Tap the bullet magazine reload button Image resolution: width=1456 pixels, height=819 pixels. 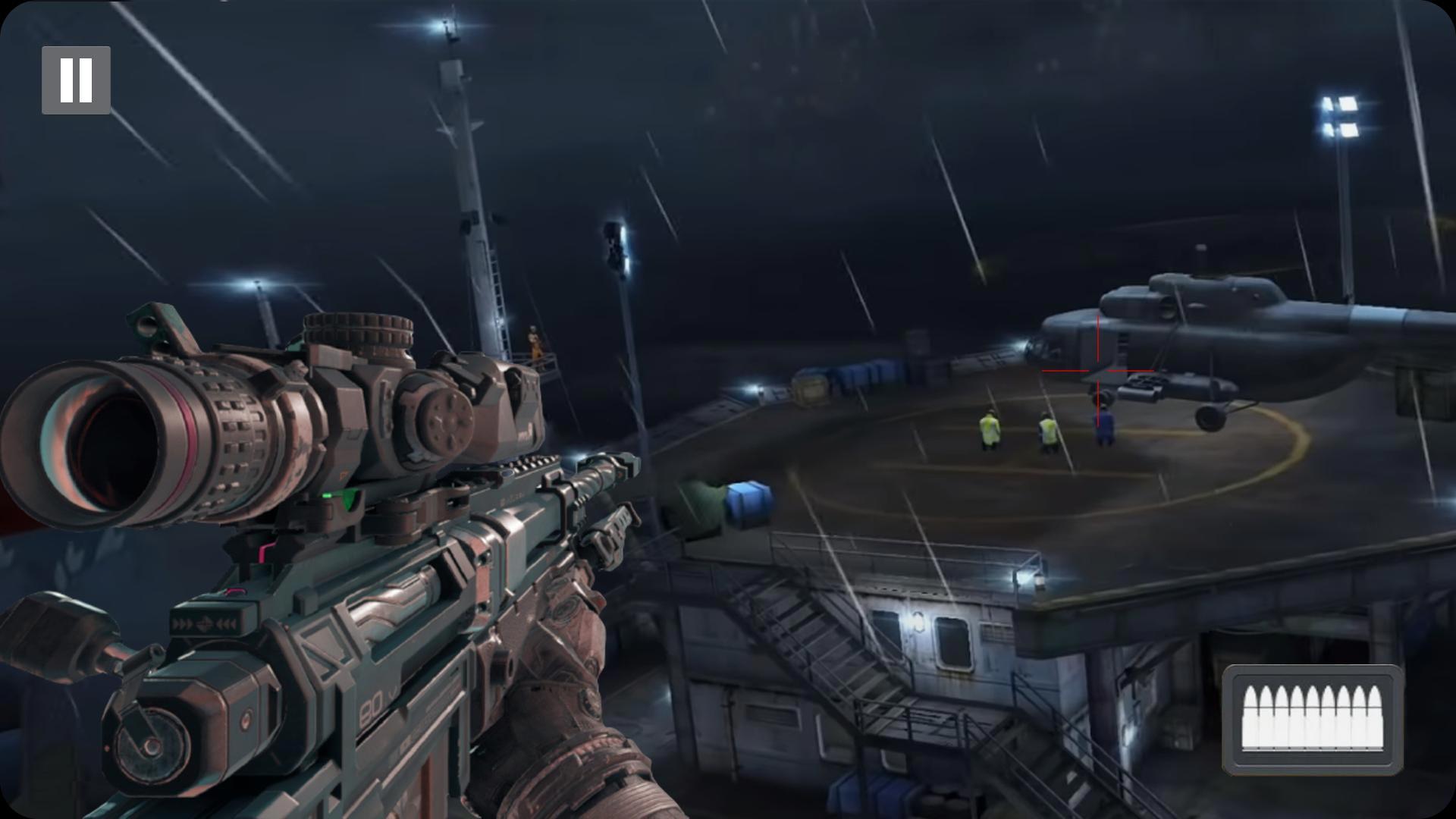1312,720
